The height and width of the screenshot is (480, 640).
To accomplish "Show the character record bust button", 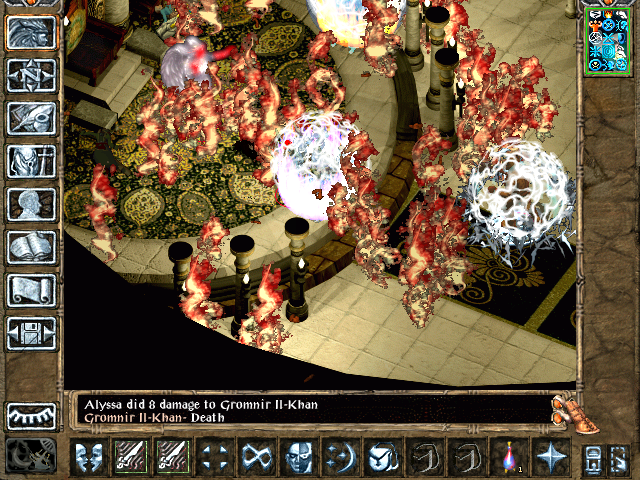I will (x=31, y=204).
